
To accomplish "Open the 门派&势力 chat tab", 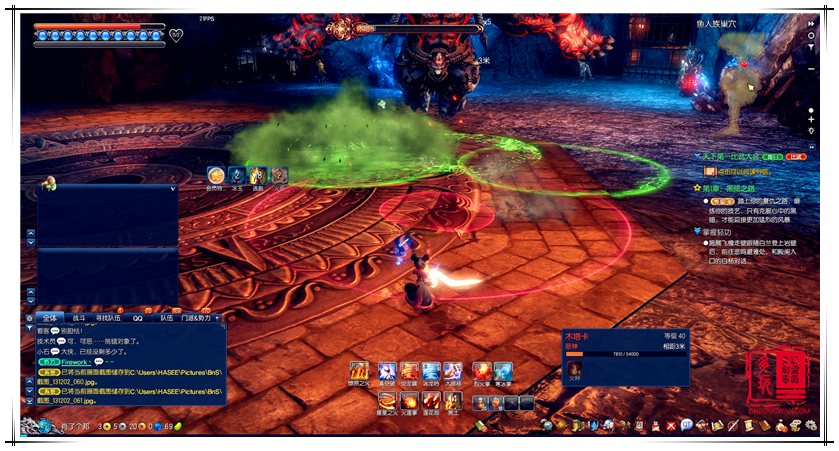I will (x=196, y=317).
